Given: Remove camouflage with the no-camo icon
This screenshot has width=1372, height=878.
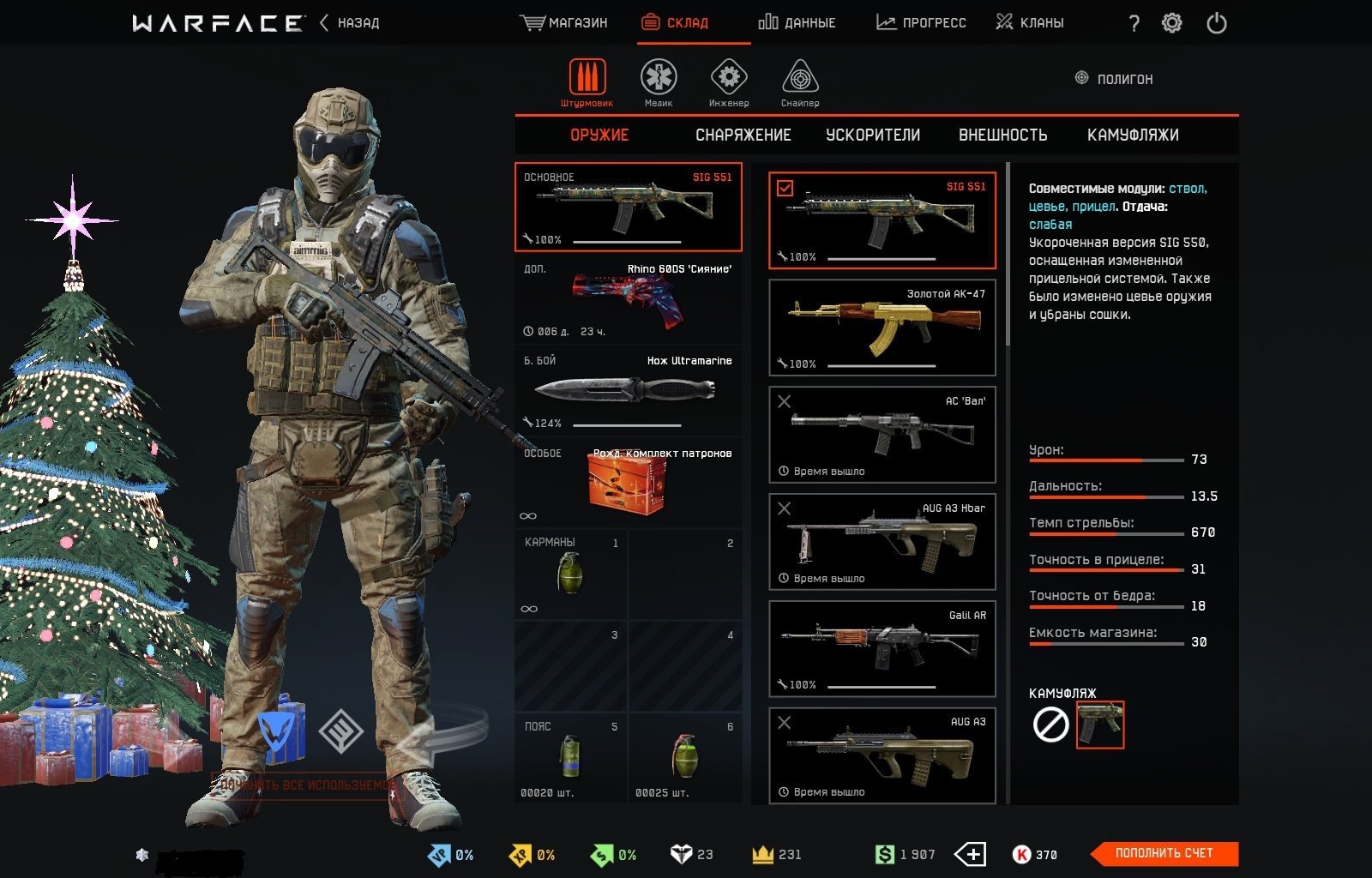Looking at the screenshot, I should pos(1050,725).
